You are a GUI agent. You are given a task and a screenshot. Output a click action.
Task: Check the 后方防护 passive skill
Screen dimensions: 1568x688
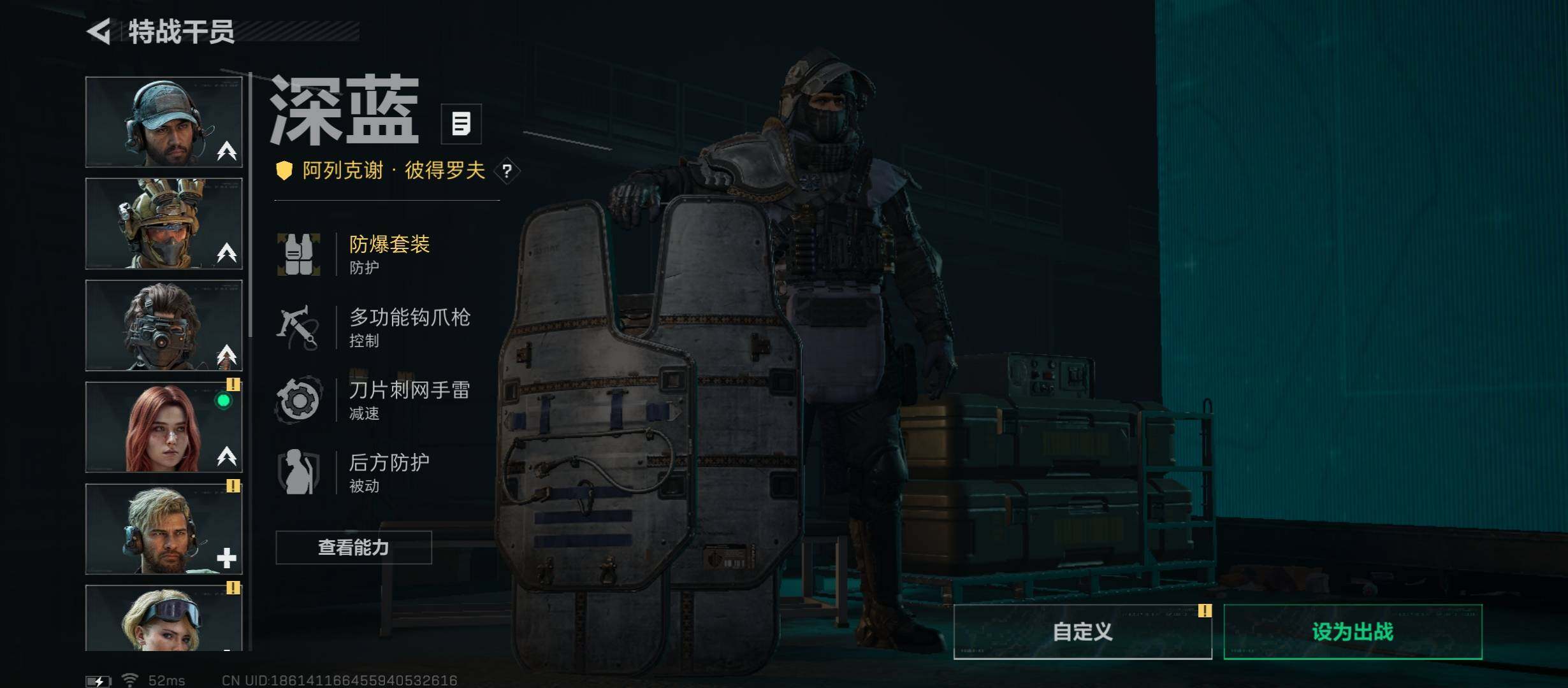click(389, 472)
